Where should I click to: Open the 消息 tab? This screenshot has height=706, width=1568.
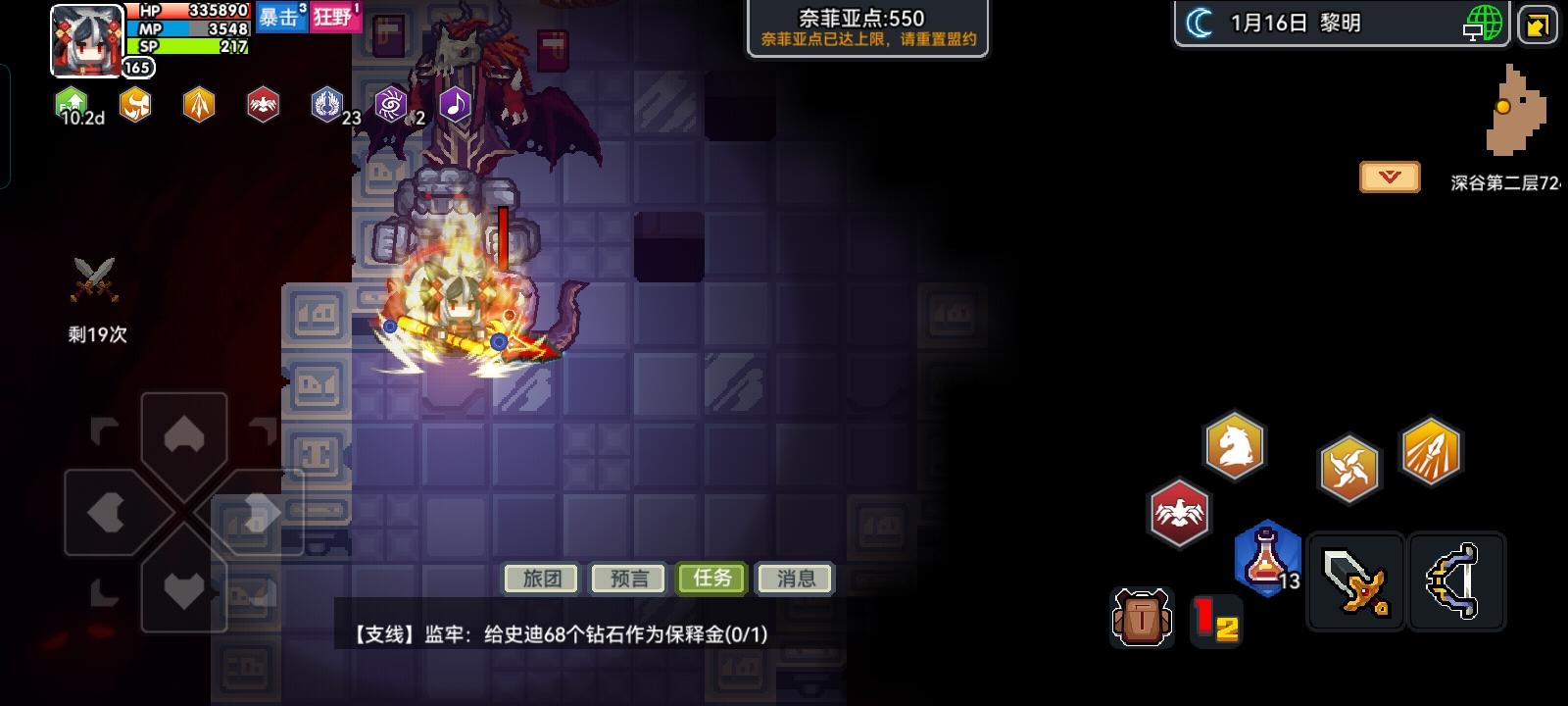[794, 579]
